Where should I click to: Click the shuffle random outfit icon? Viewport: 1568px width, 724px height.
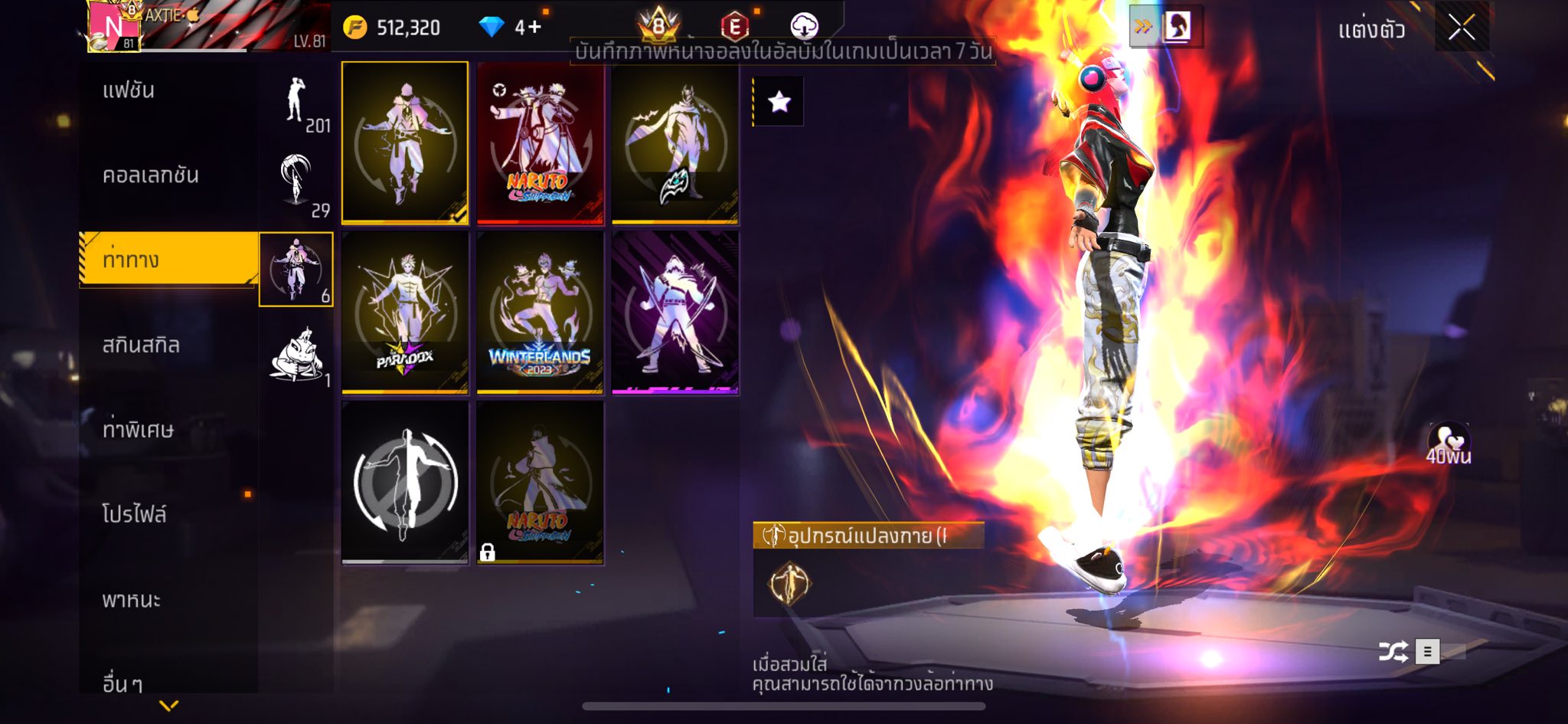(1393, 652)
